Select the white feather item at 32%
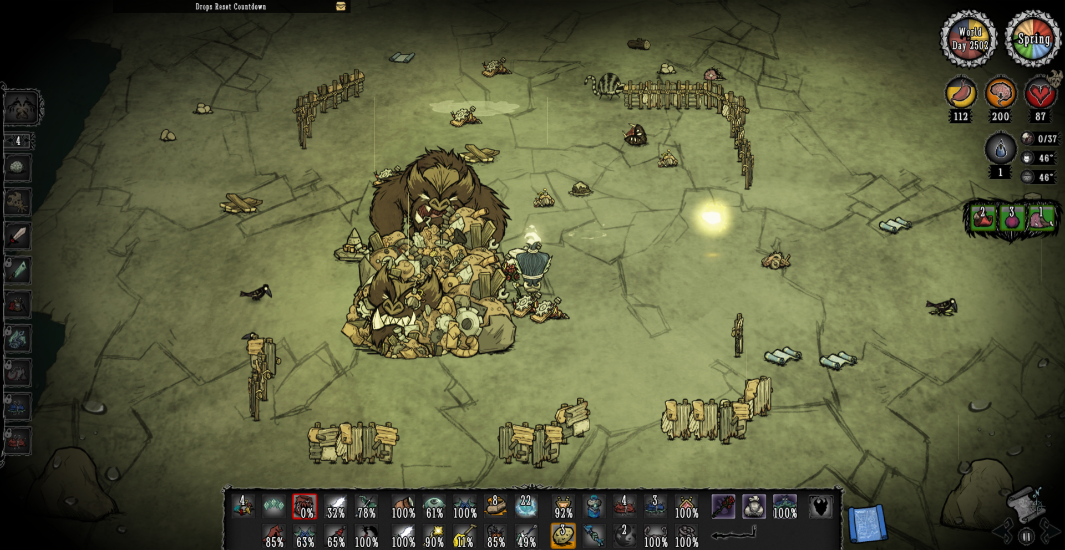This screenshot has height=550, width=1065. coord(336,507)
